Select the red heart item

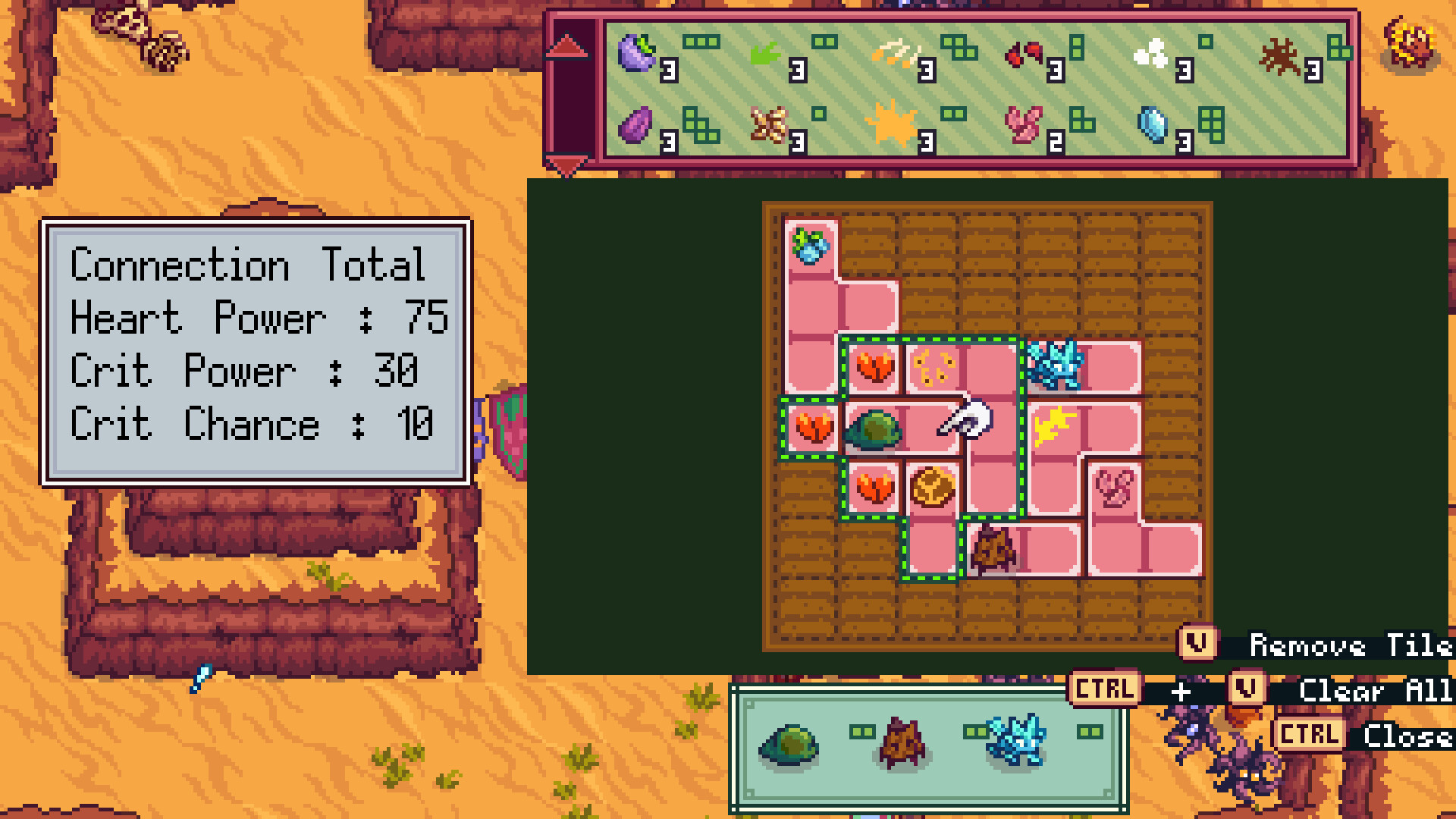[x=1026, y=52]
